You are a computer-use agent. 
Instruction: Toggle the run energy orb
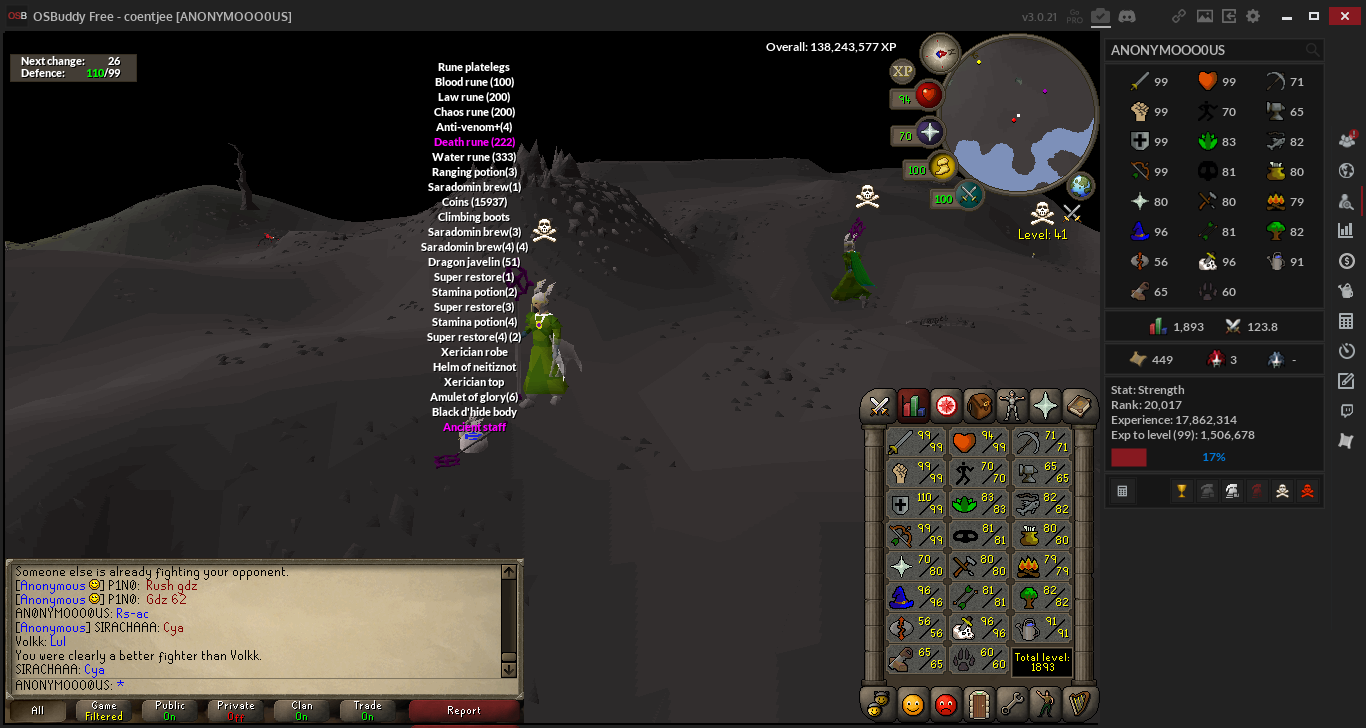(x=943, y=167)
